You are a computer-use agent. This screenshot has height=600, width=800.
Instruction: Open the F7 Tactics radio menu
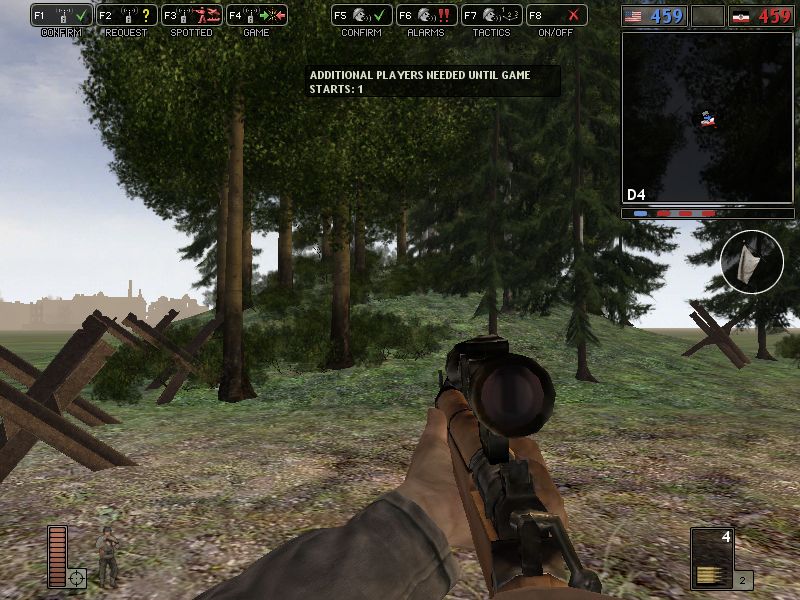pos(491,16)
